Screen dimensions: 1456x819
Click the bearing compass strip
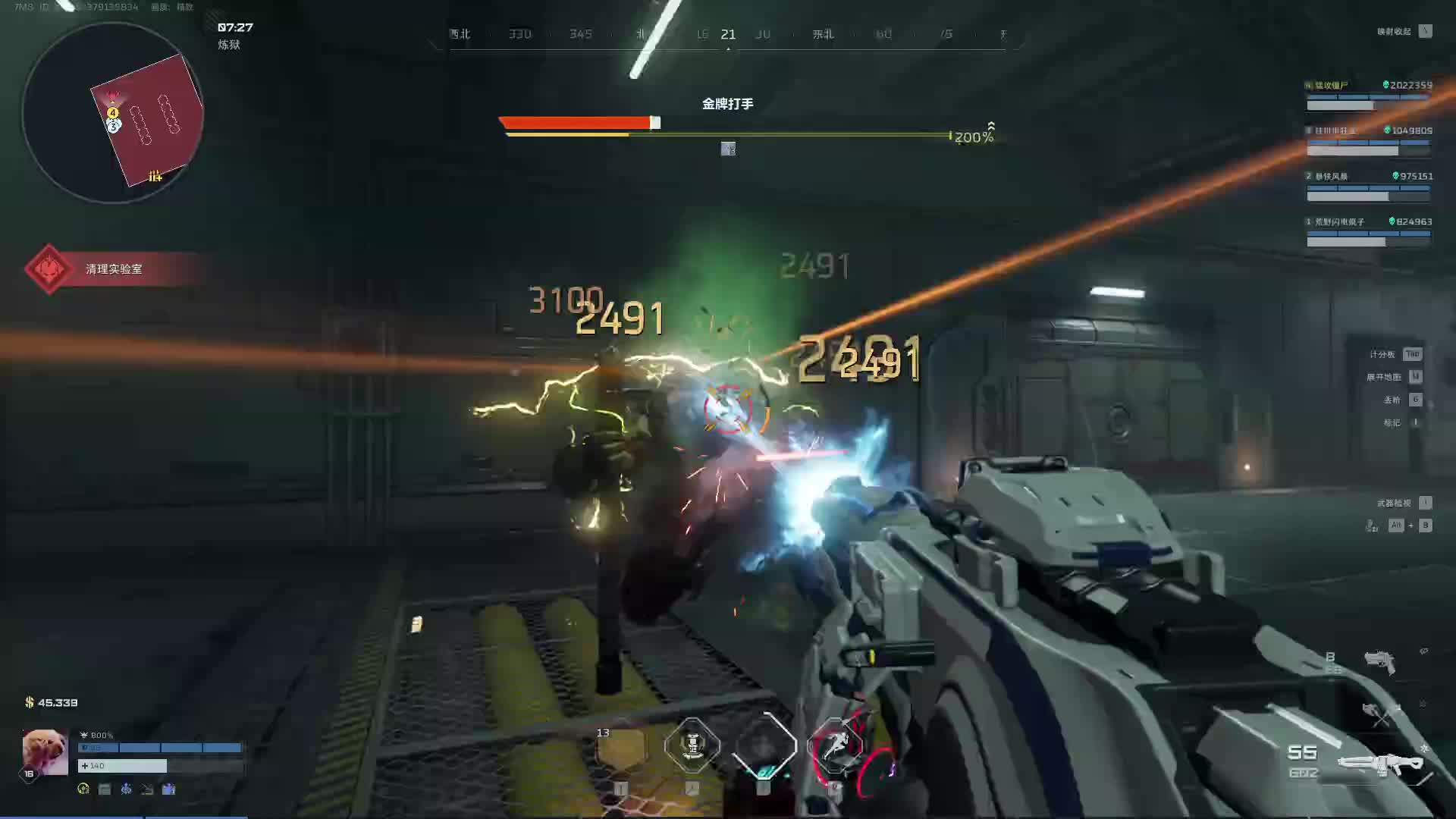pos(728,35)
